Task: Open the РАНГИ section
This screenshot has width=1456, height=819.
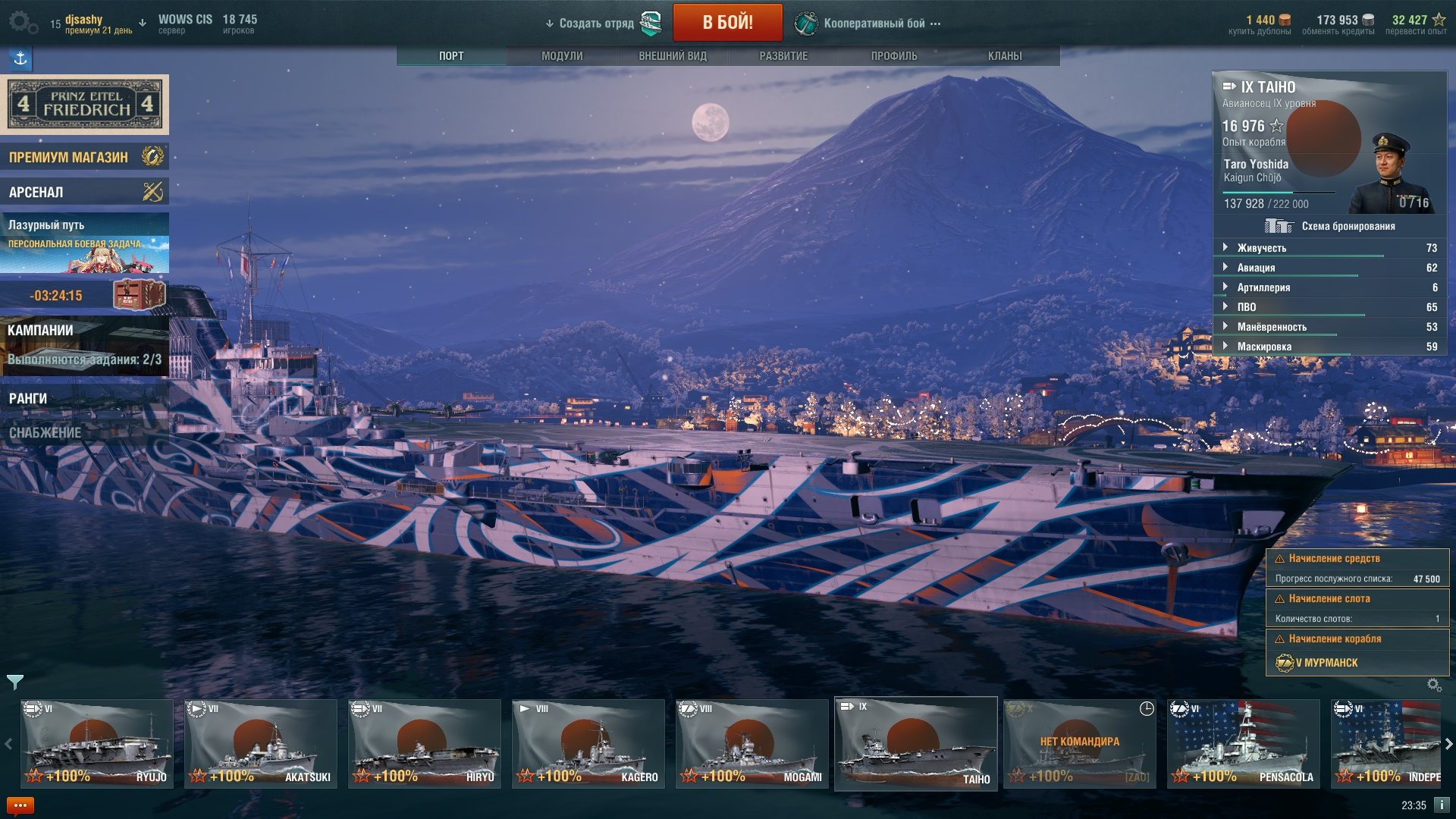Action: pos(84,398)
